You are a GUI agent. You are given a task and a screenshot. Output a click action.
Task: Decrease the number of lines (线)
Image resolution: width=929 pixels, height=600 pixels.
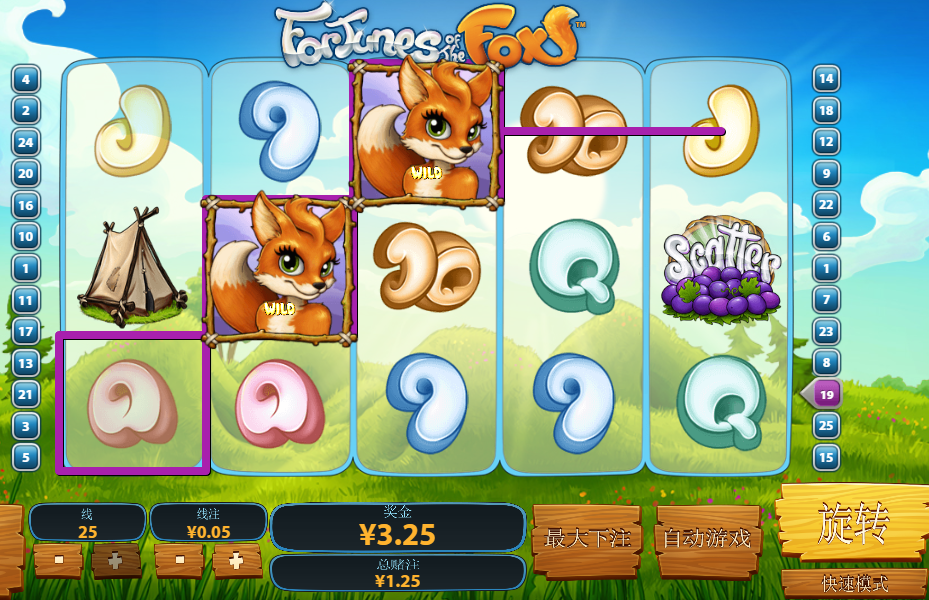(58, 561)
